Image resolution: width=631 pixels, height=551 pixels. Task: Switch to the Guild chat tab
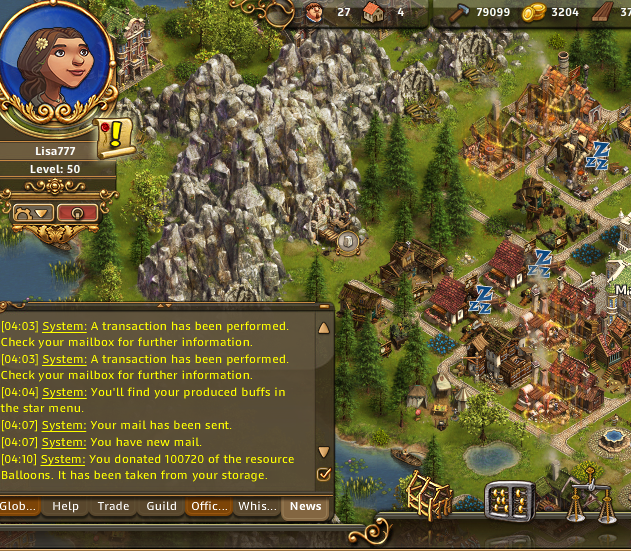(x=162, y=506)
